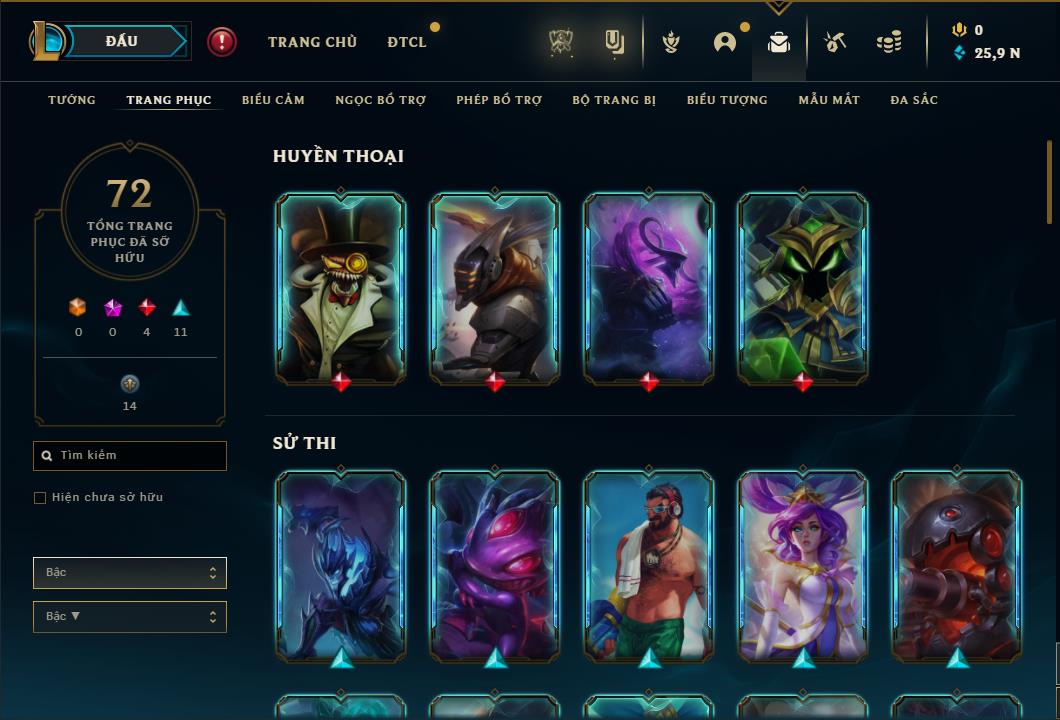Viewport: 1060px width, 720px height.
Task: Open the Bậc ▼ sort dropdown
Action: coord(130,617)
